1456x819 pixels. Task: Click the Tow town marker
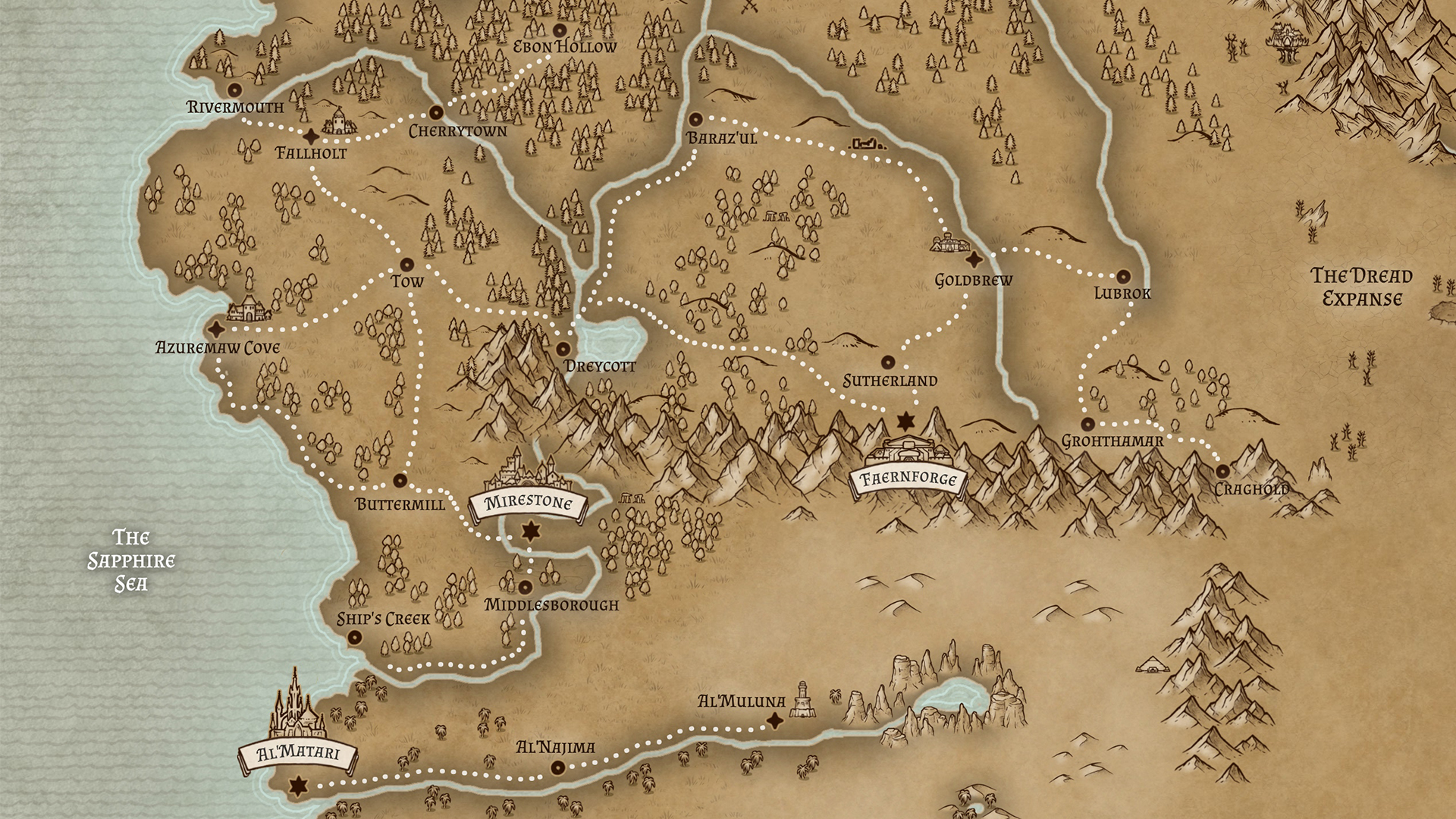coord(406,265)
